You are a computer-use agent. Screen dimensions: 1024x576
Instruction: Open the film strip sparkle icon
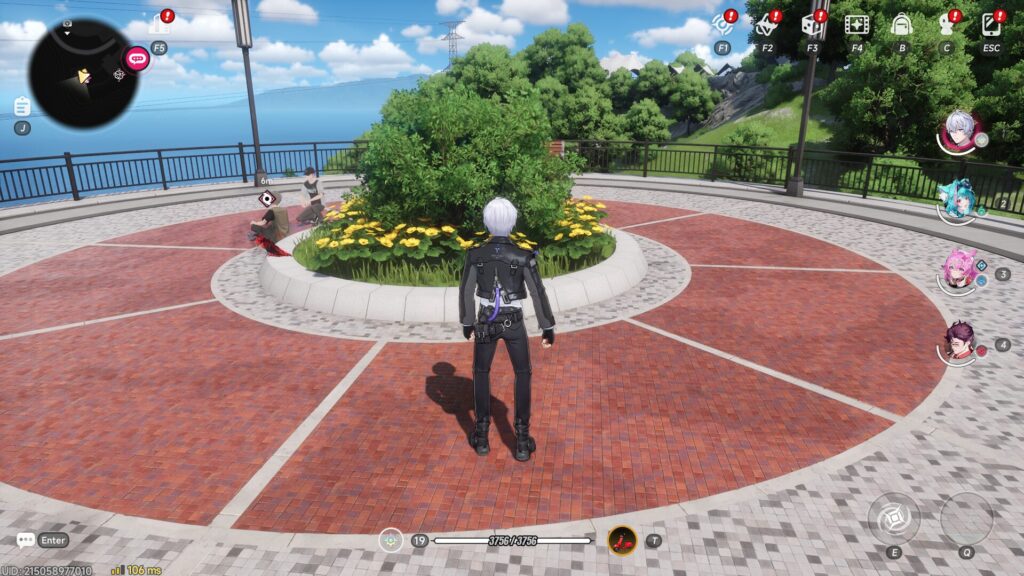856,24
